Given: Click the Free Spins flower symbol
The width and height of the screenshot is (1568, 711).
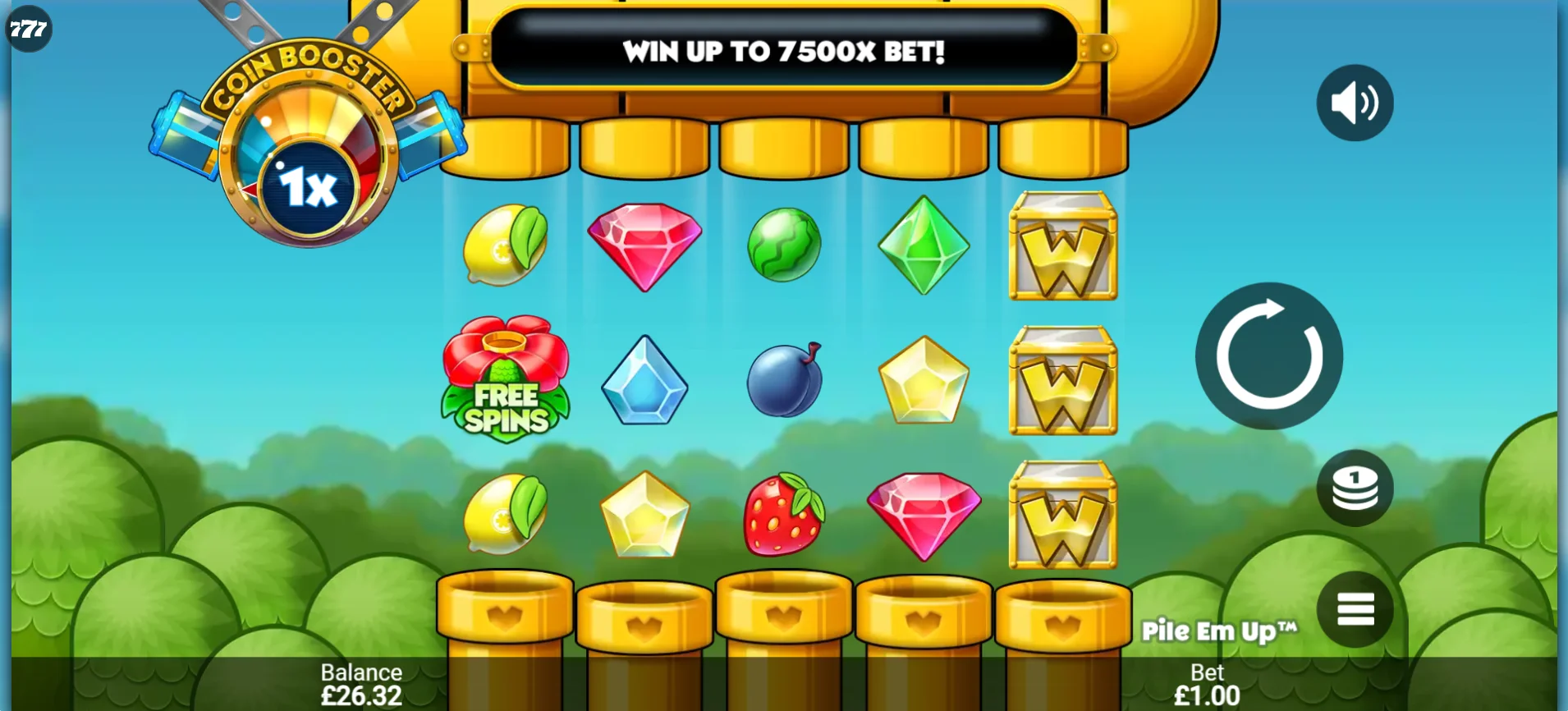Looking at the screenshot, I should pos(507,379).
